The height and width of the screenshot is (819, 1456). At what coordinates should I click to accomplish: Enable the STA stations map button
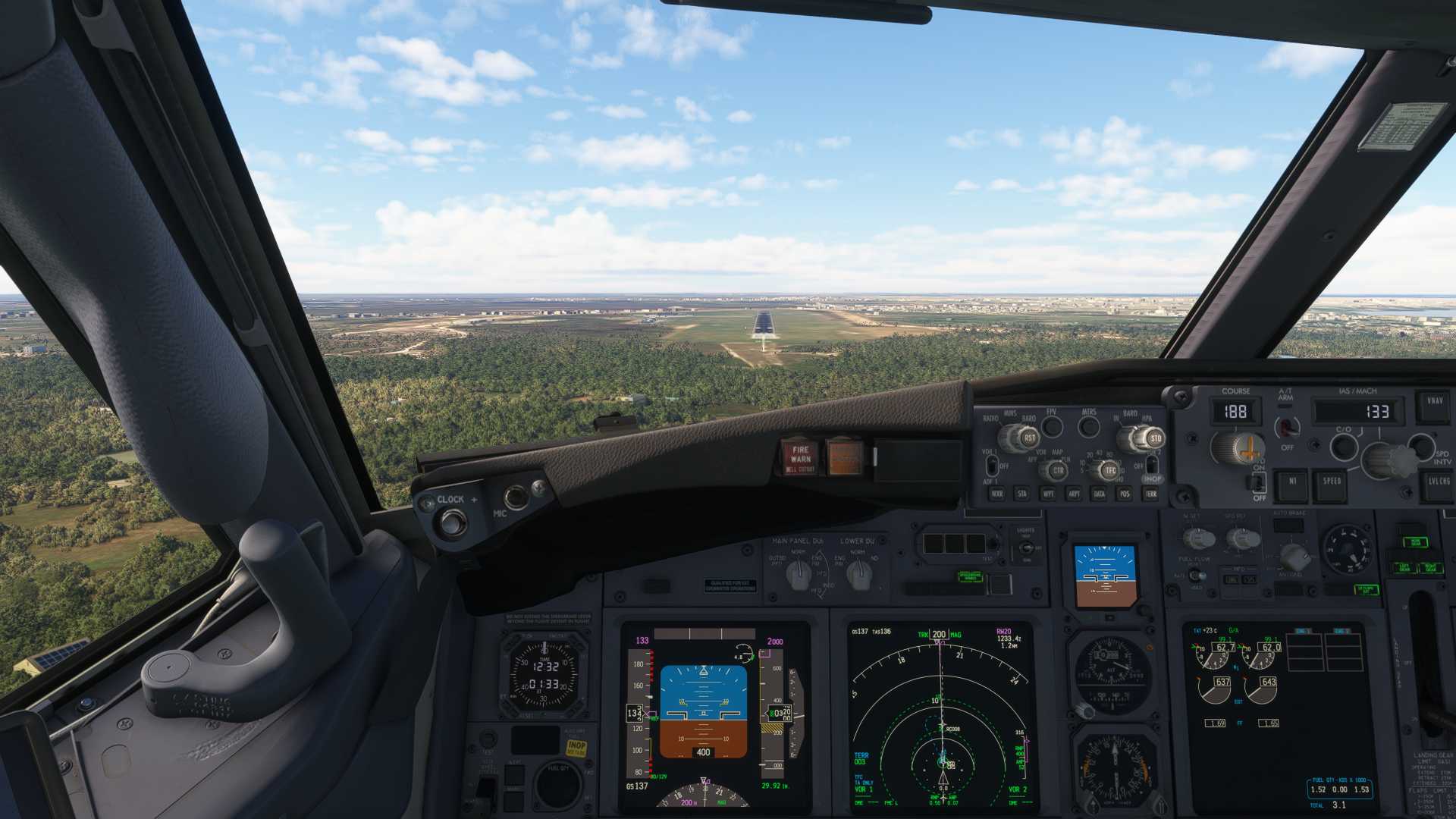coord(1021,494)
